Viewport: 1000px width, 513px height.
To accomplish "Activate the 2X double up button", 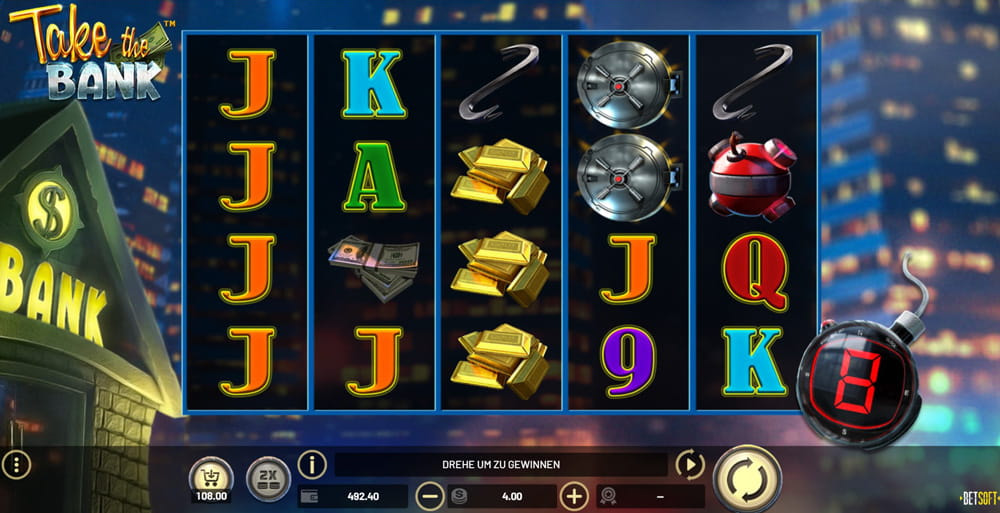I will tap(266, 476).
